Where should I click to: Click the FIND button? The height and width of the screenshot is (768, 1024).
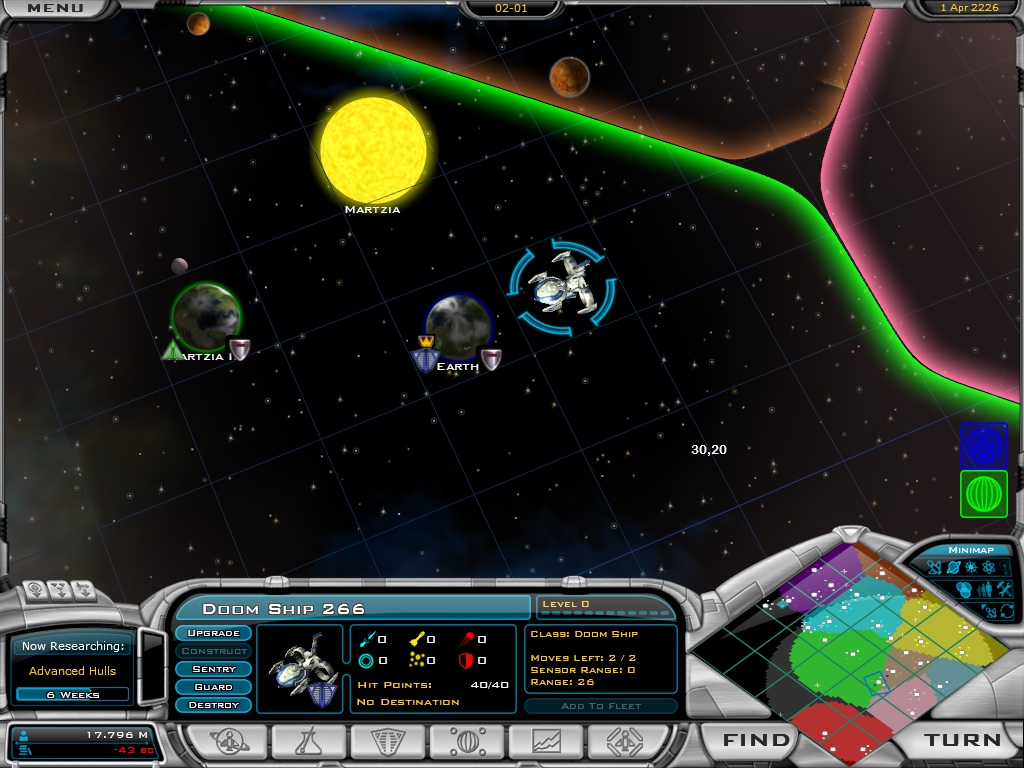click(x=757, y=740)
